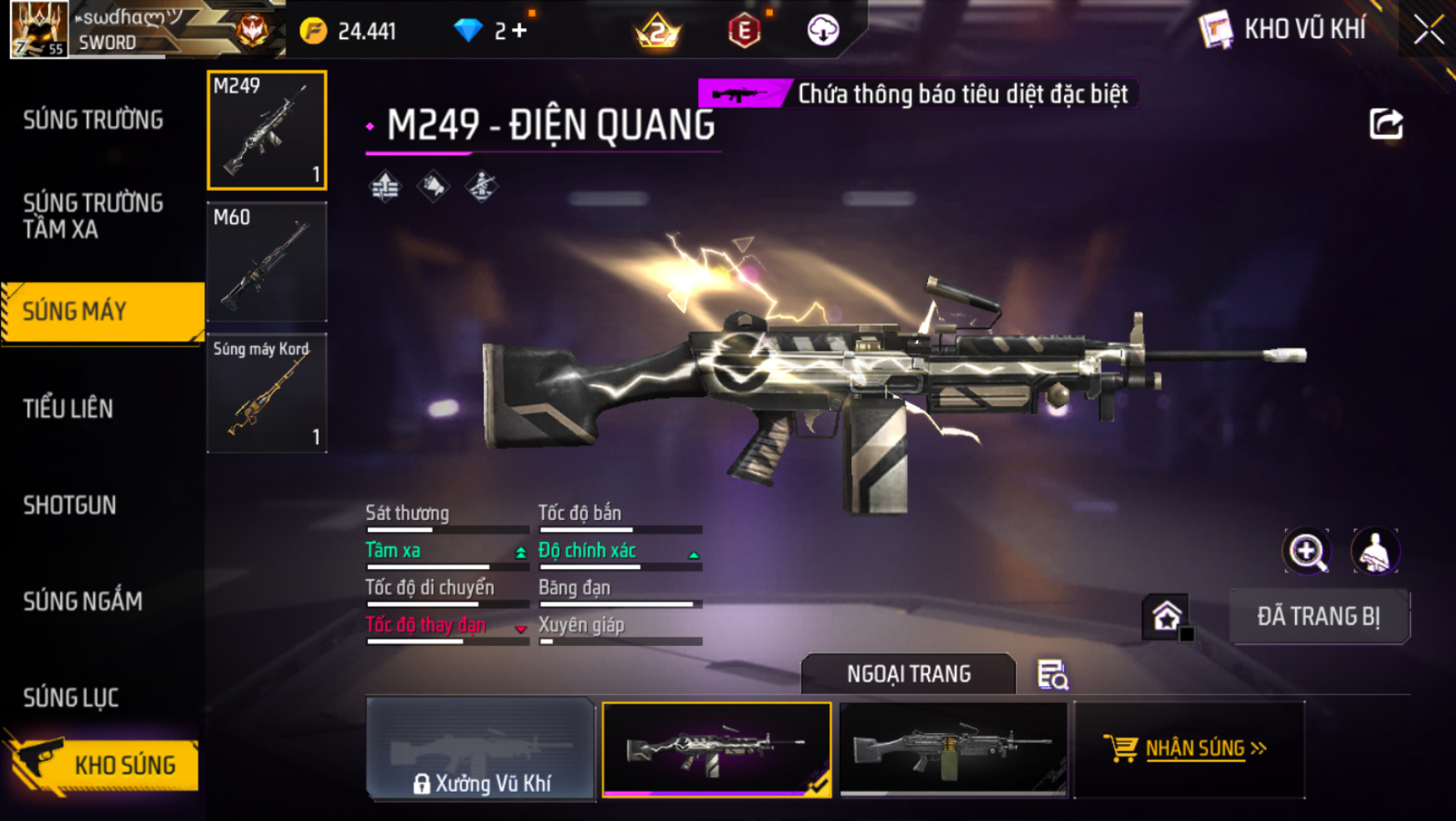Share the weapon using the share icon
This screenshot has height=821, width=1456.
(x=1386, y=125)
